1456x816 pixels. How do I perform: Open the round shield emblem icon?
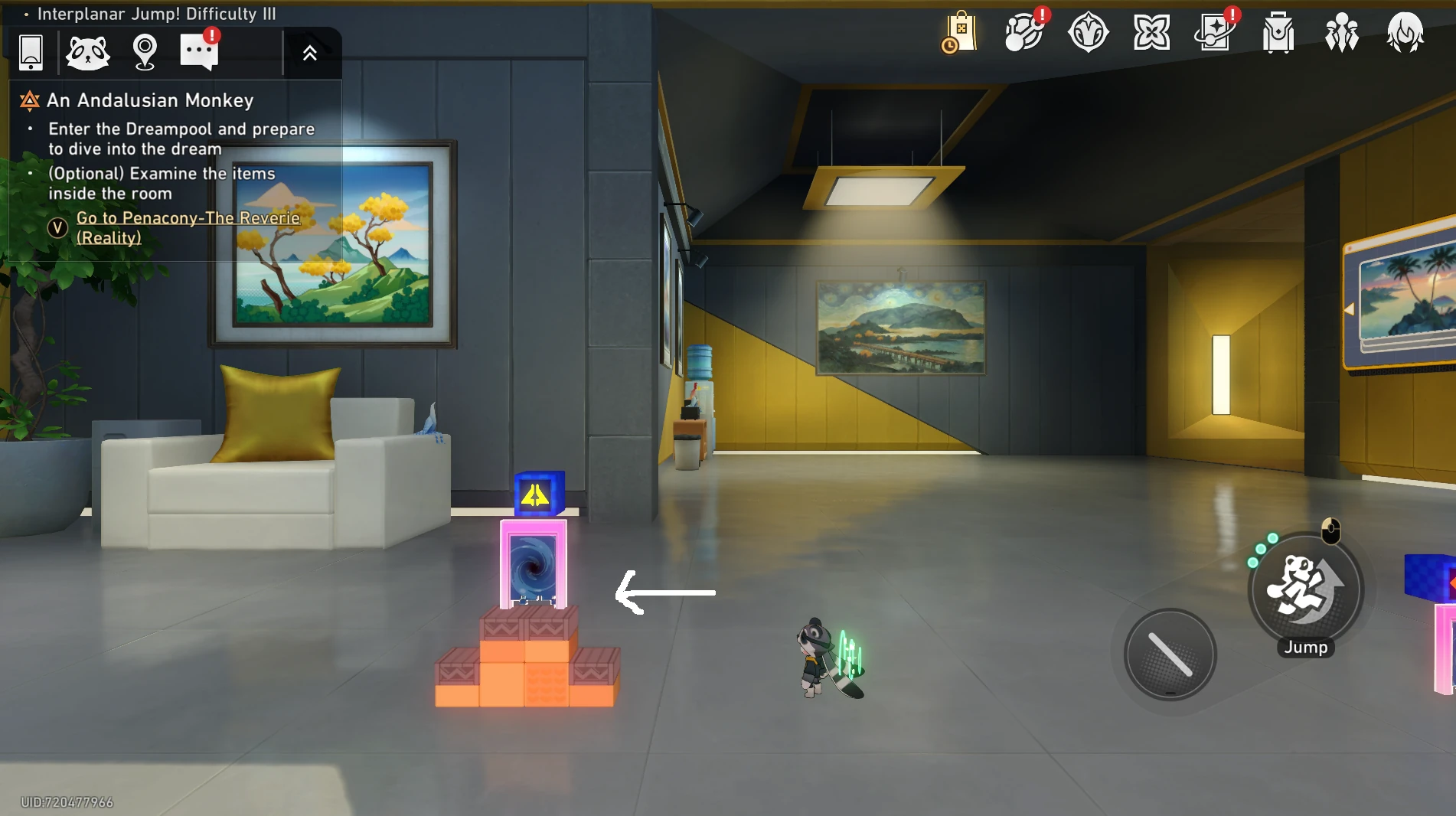1088,33
